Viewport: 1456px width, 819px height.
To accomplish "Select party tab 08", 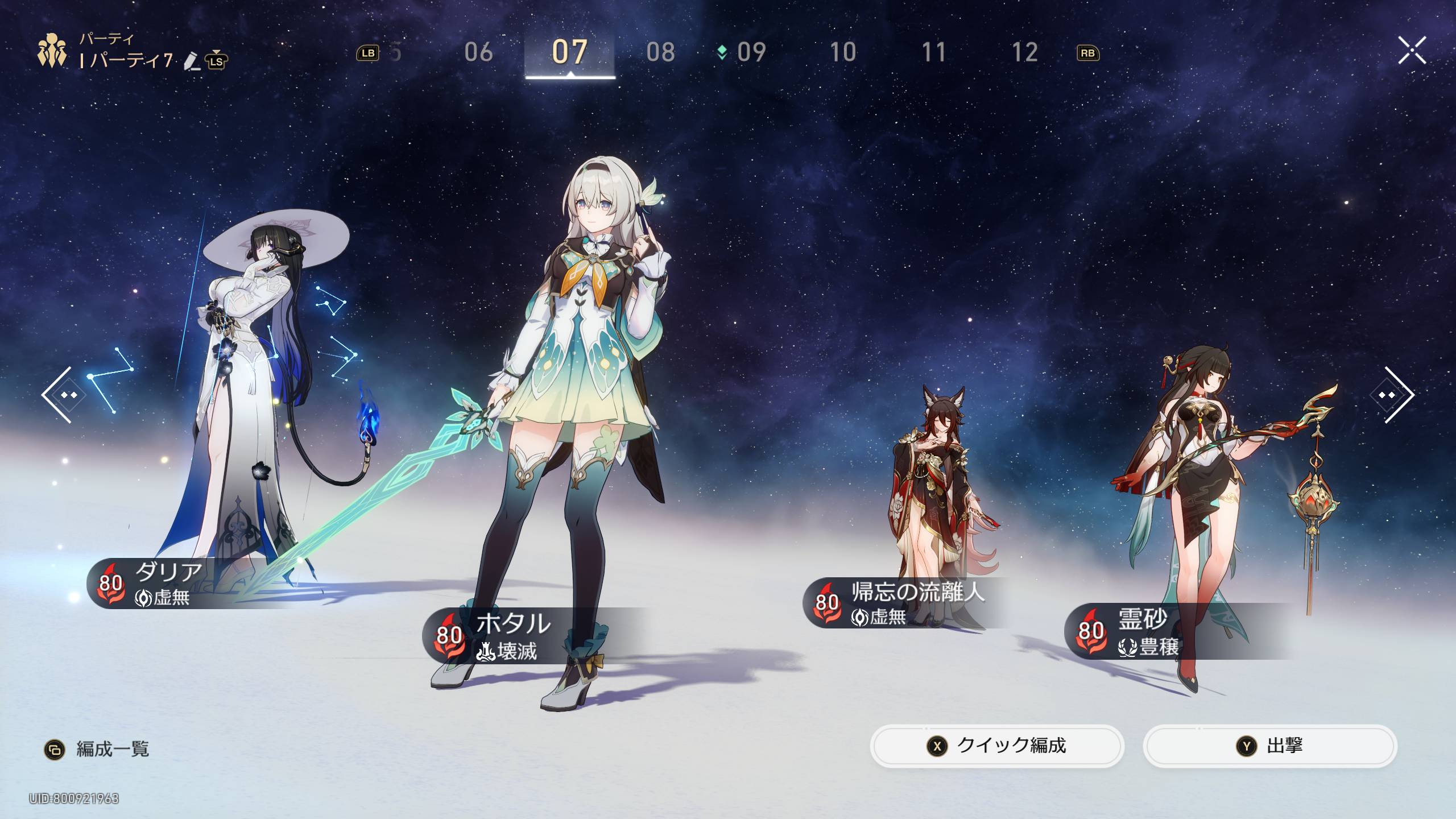I will [x=660, y=52].
